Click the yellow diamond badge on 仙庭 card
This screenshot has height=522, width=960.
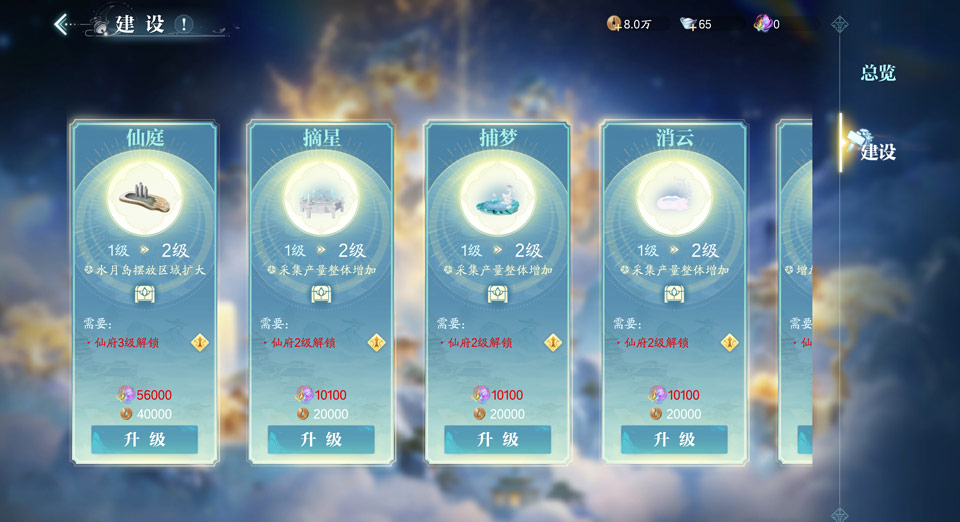pos(200,342)
